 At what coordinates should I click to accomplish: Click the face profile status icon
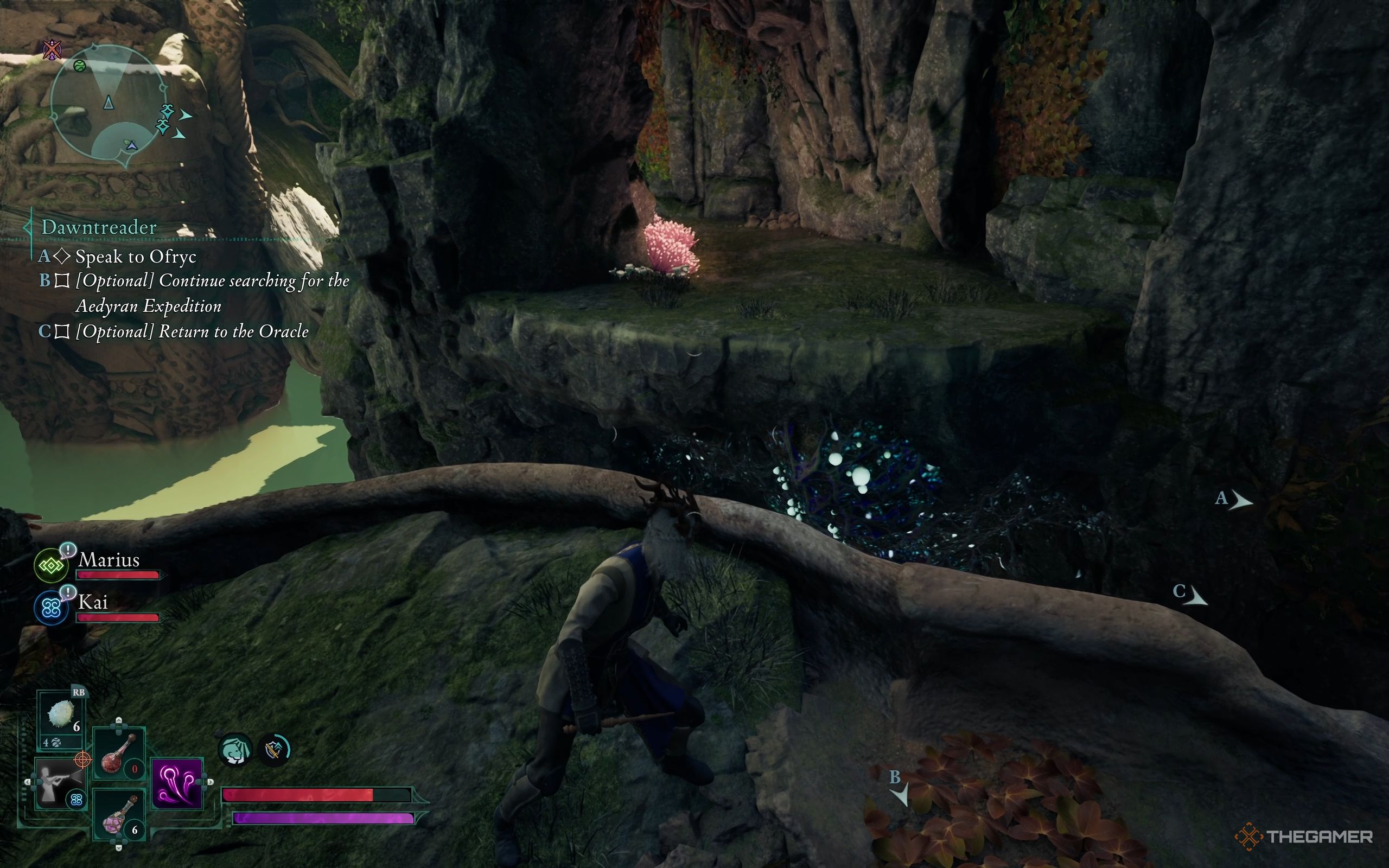[235, 749]
